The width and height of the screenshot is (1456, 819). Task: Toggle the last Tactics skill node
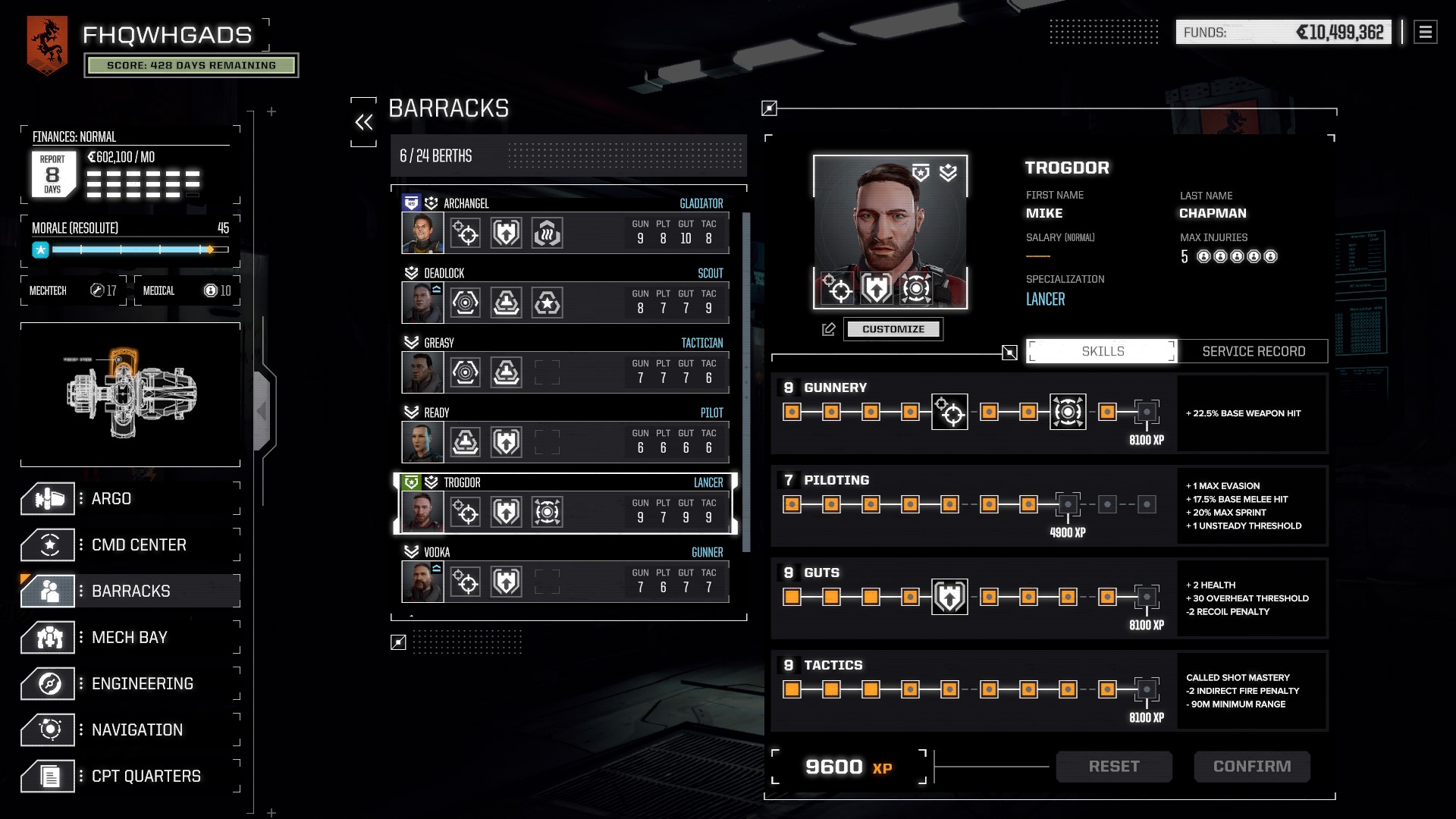coord(1145,690)
